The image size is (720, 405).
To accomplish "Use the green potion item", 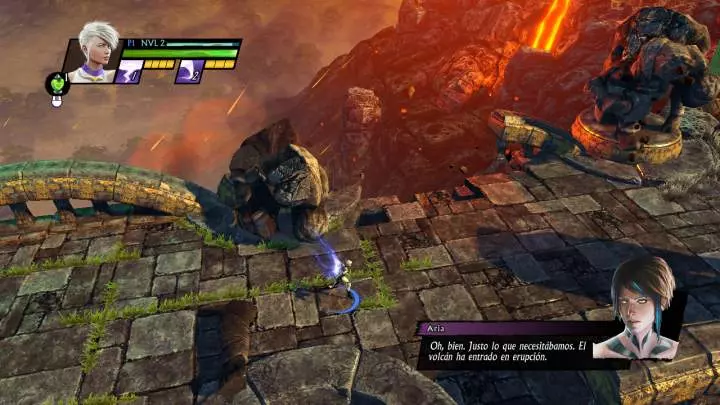I will click(x=56, y=84).
